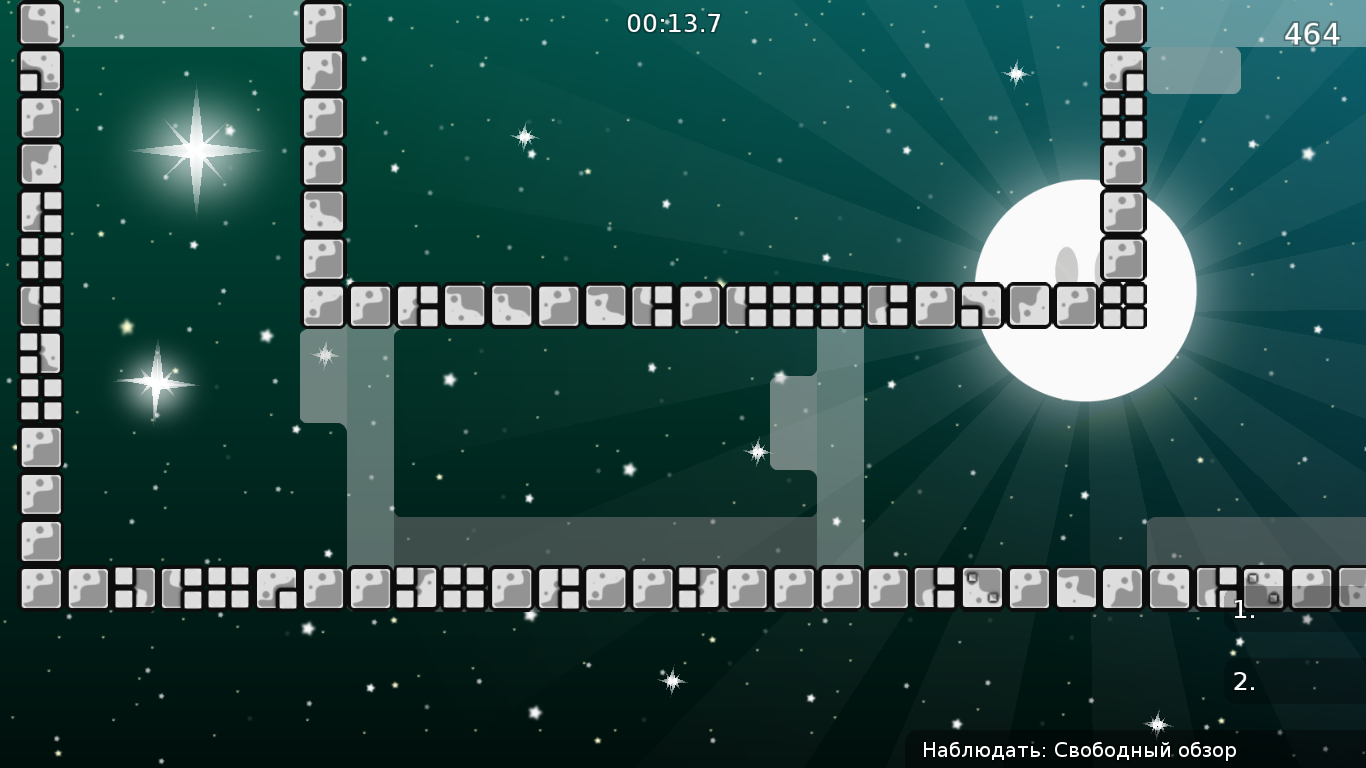Click the status bar reading Наблюдать: Свободный обзор
The width and height of the screenshot is (1366, 768).
(x=1079, y=749)
